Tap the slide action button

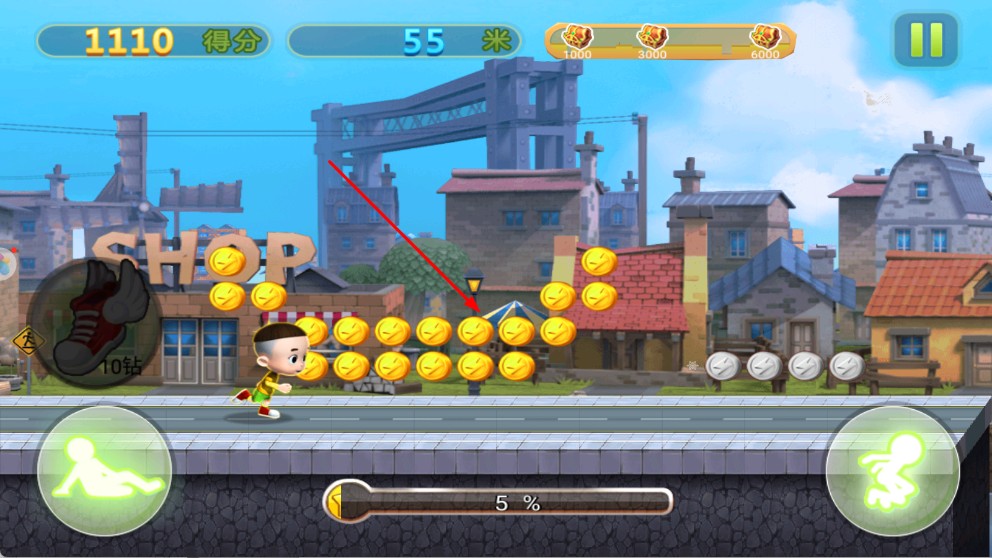tap(104, 470)
